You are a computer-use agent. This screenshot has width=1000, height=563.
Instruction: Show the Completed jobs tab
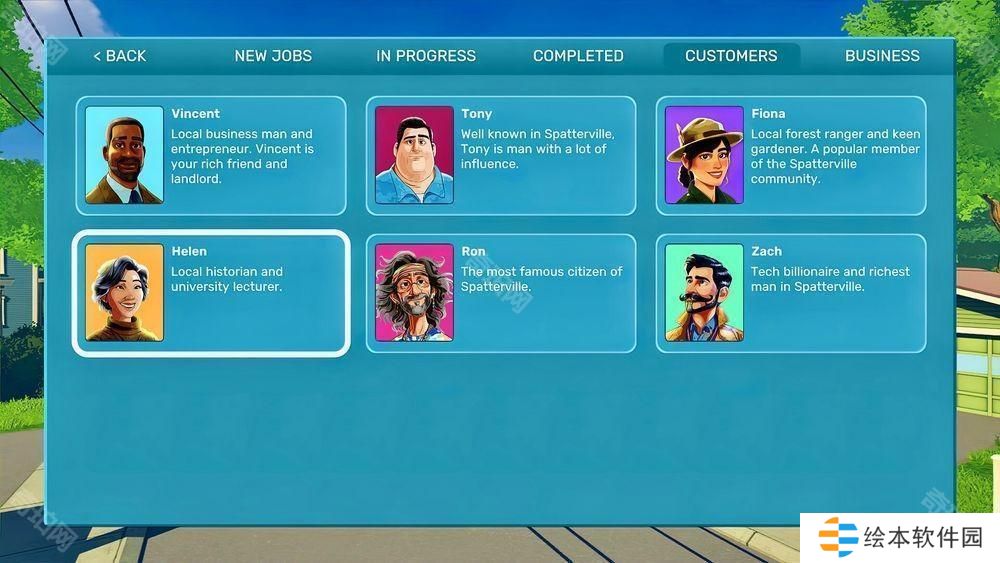(x=578, y=56)
